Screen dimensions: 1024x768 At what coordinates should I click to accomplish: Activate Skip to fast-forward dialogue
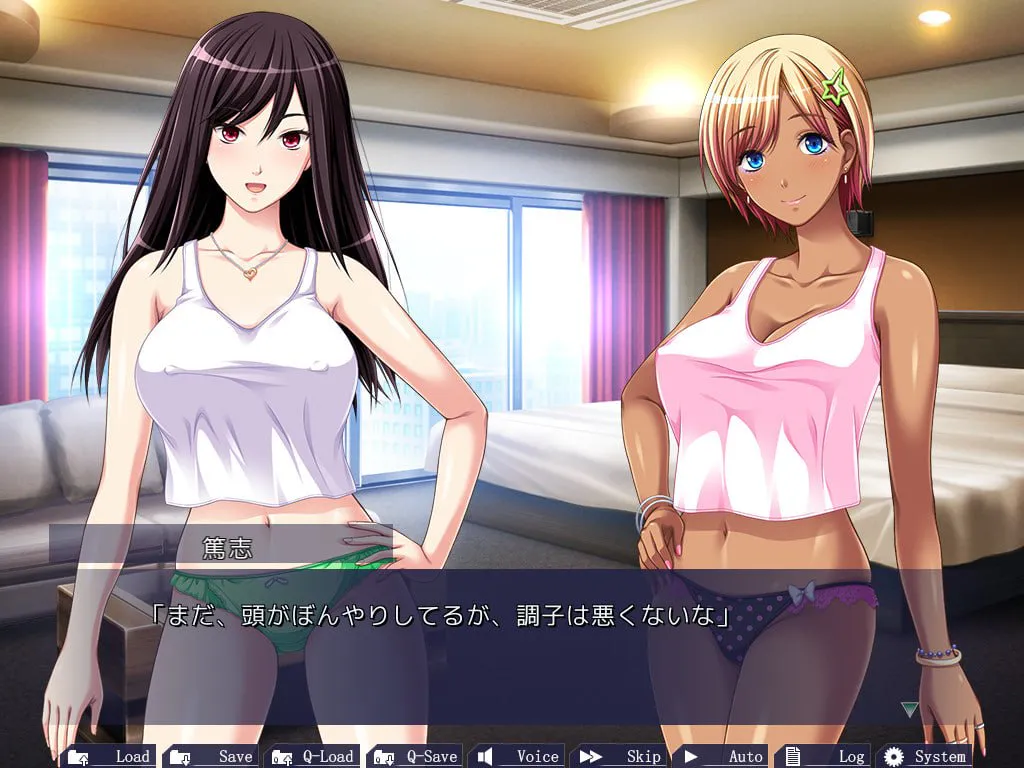pos(621,756)
